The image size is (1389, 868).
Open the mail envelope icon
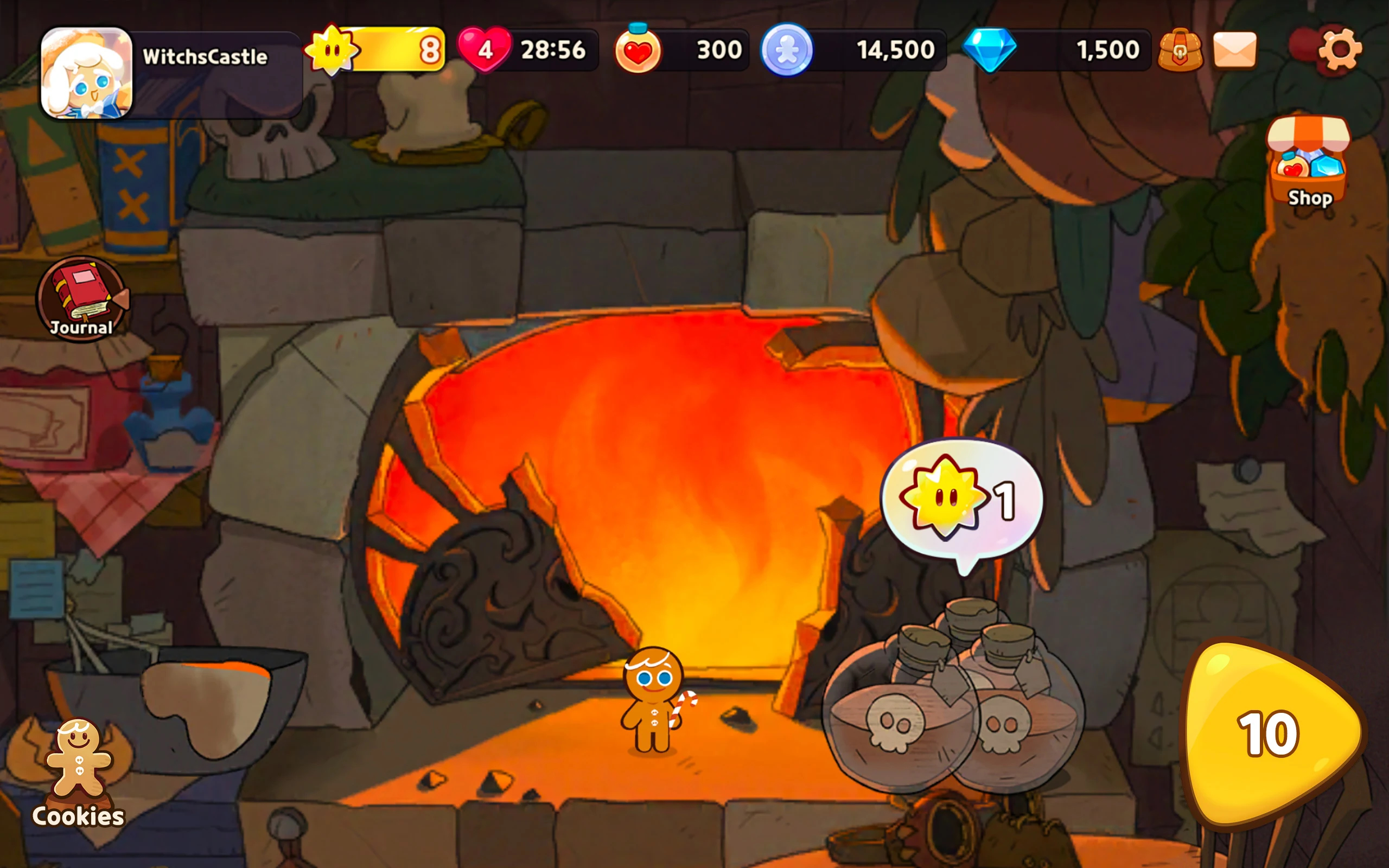pyautogui.click(x=1235, y=50)
